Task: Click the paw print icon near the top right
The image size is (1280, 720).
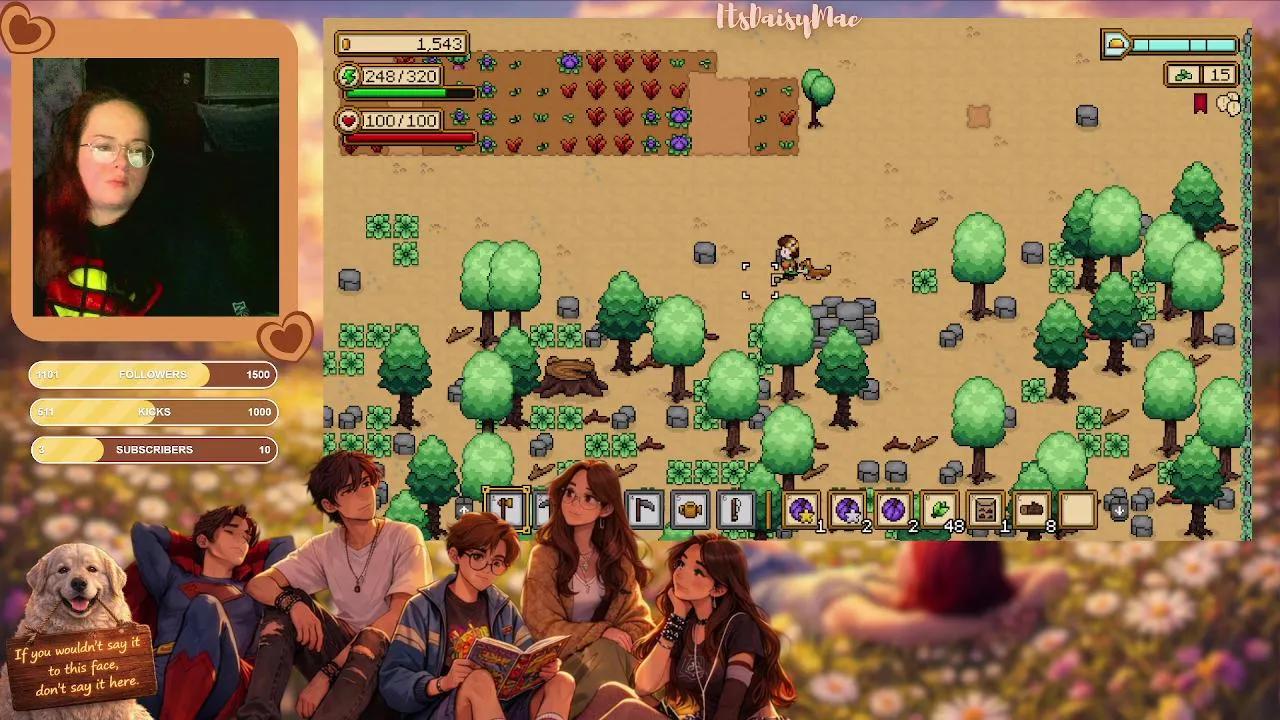Action: (1230, 103)
